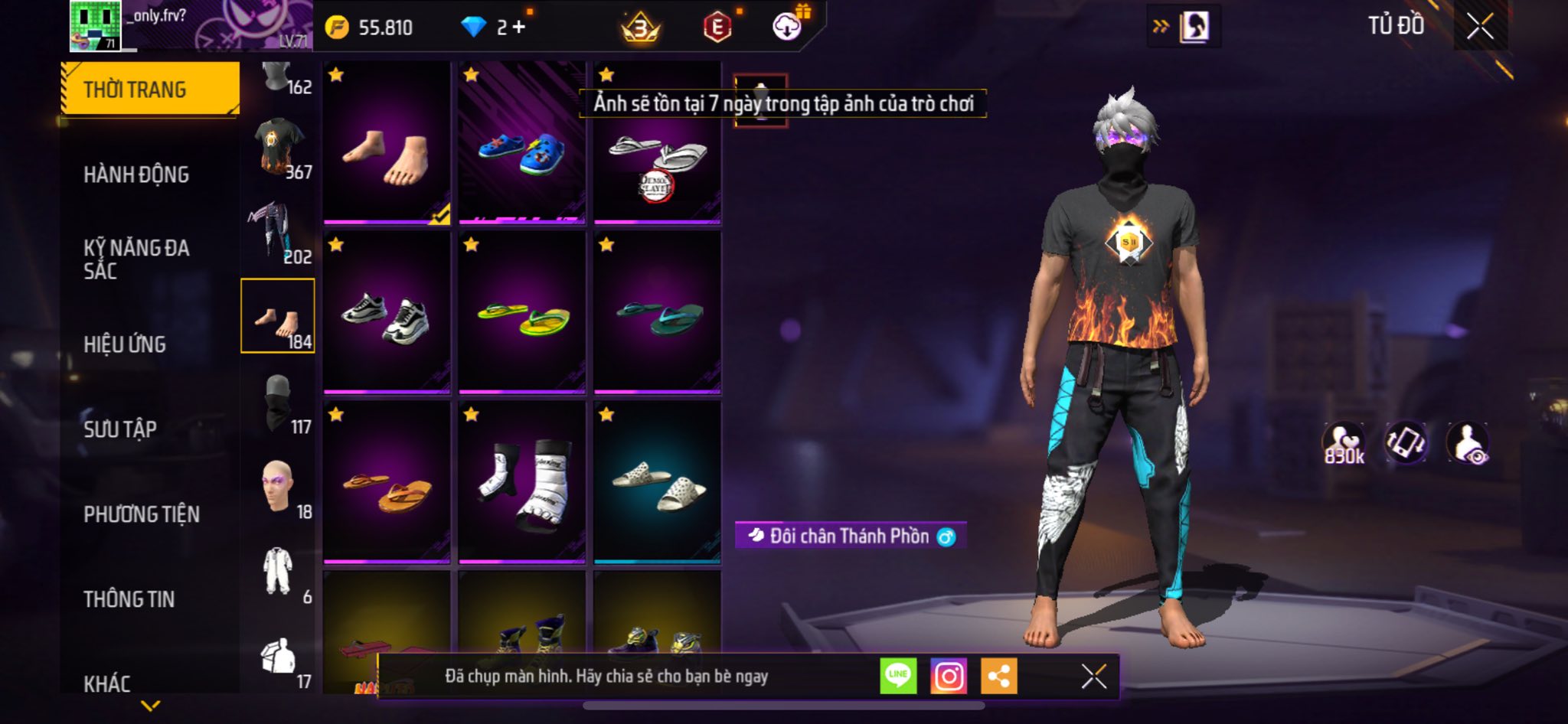
Task: Share the screenshot to Instagram
Action: (949, 677)
